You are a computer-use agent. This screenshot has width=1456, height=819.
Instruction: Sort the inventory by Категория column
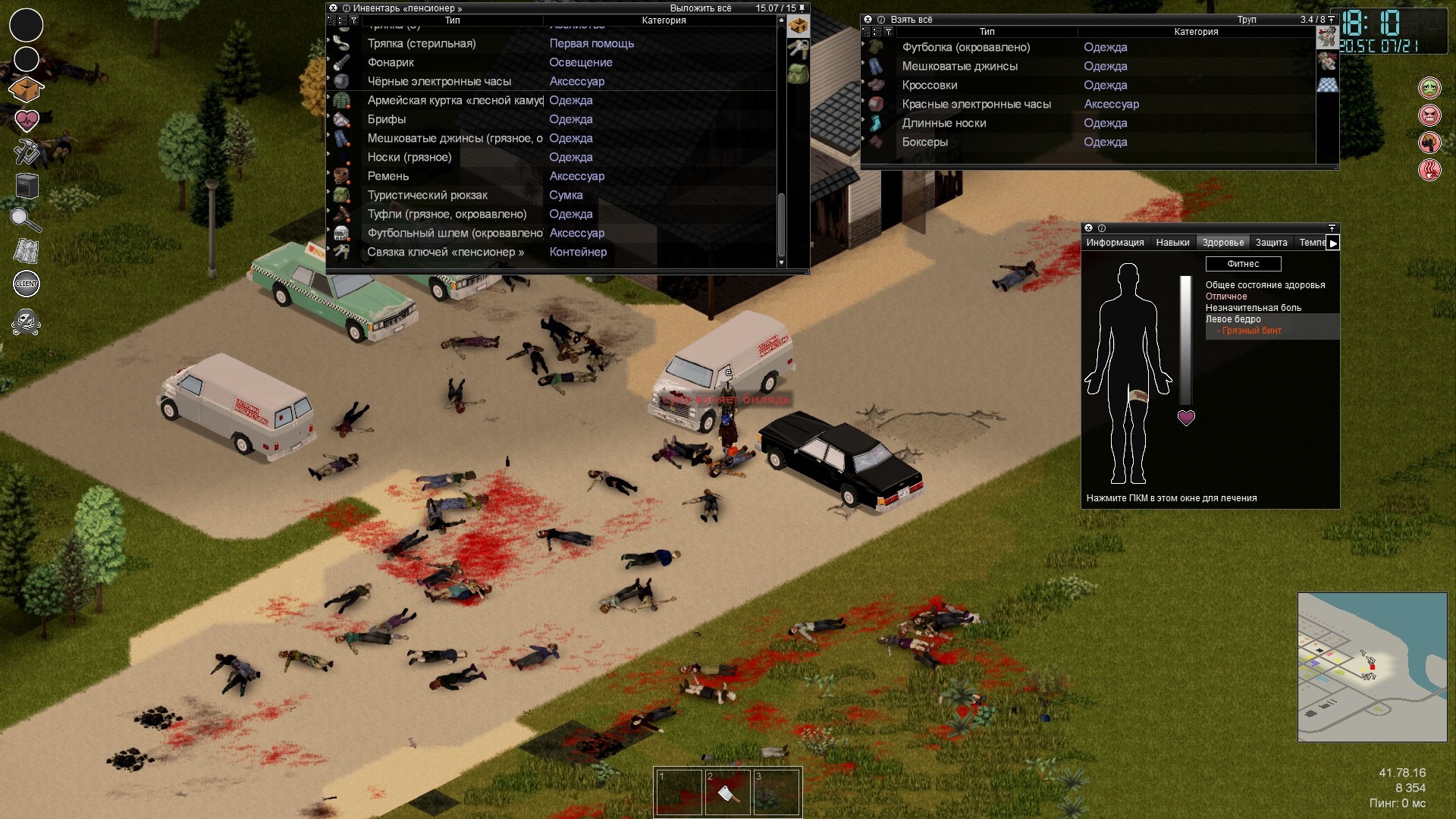[664, 20]
